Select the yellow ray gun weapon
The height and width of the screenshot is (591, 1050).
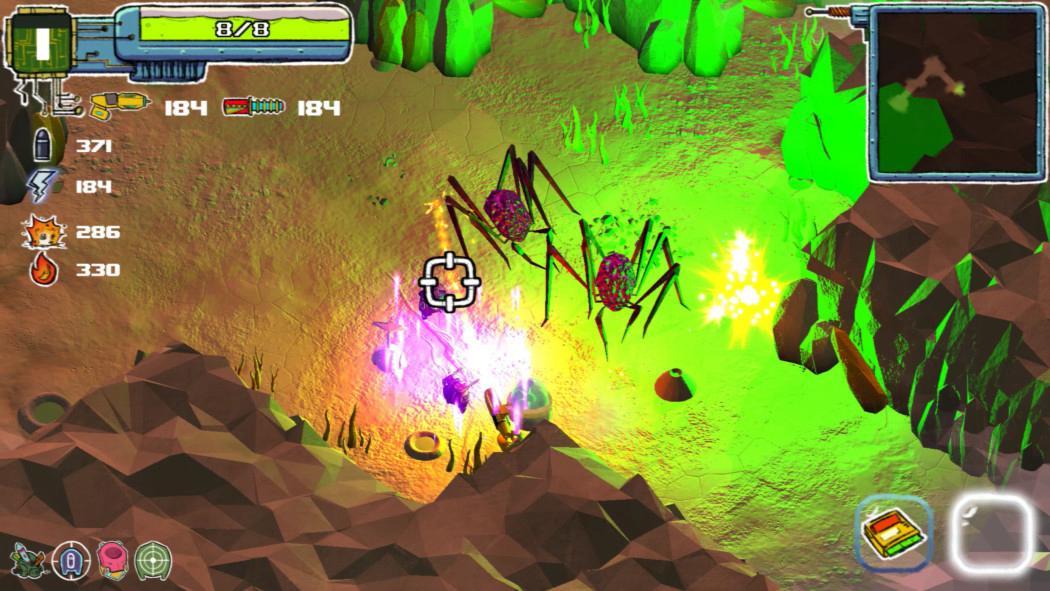point(117,105)
